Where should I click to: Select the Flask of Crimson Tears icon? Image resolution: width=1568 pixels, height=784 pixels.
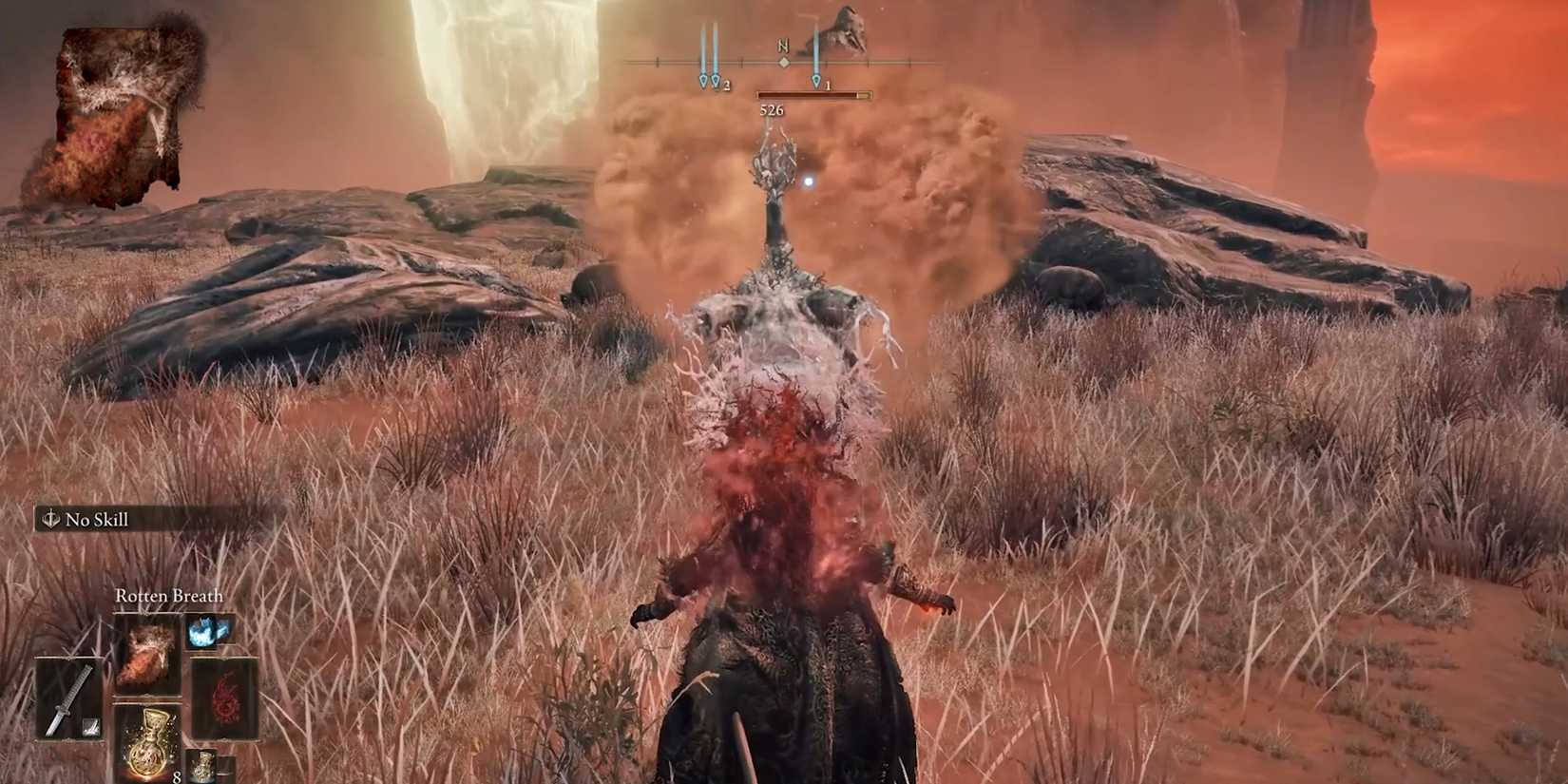148,746
